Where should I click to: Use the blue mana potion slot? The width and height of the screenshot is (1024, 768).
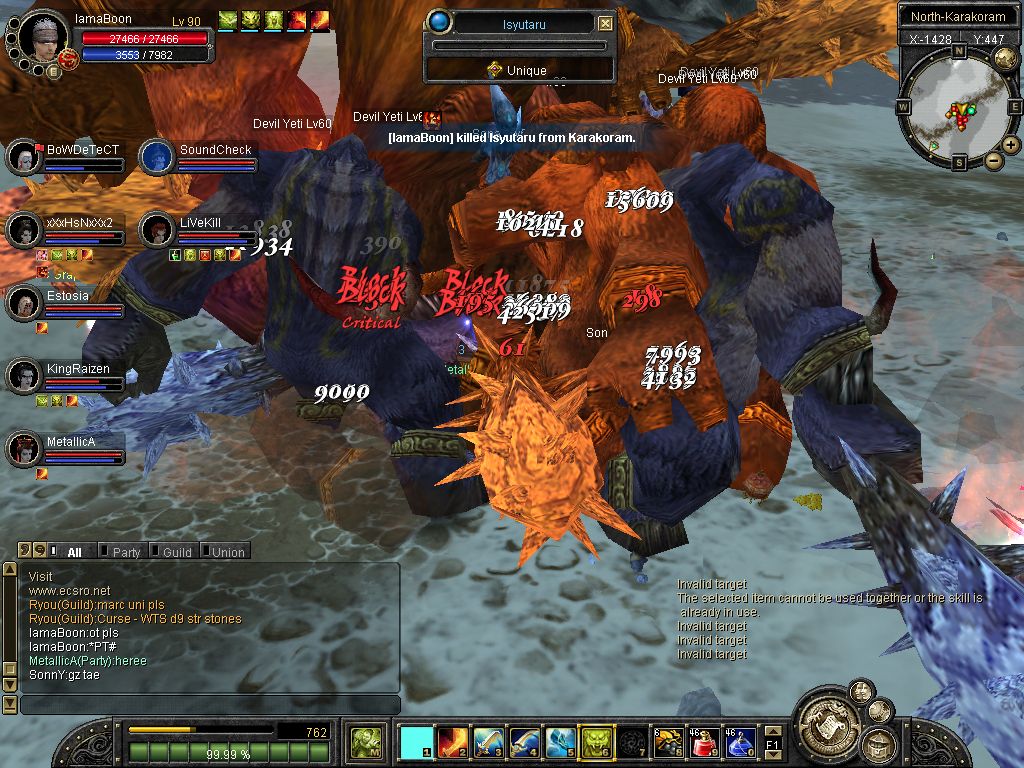coord(740,743)
